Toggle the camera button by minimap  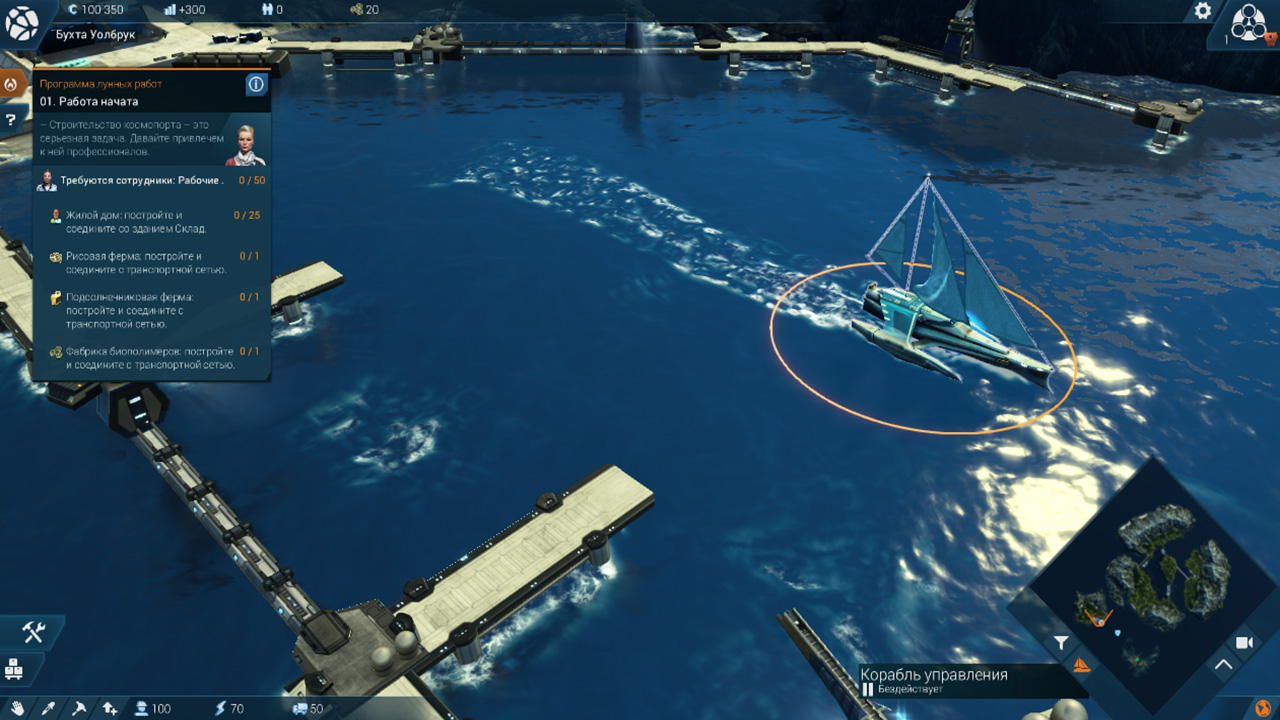(x=1245, y=642)
